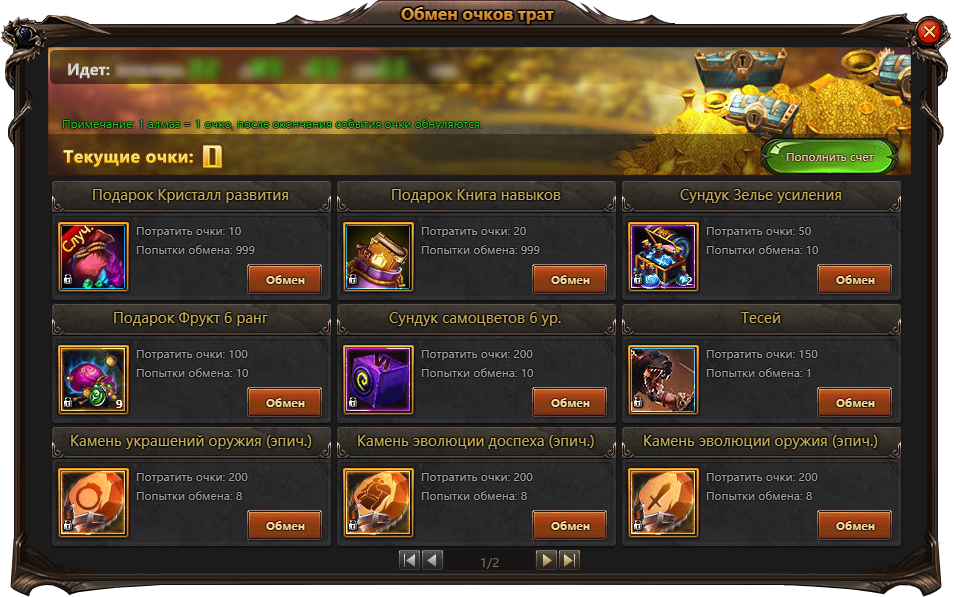Image resolution: width=954 pixels, height=597 pixels.
Task: Exchange points for Сундук самоцветов 6 ур.
Action: [570, 403]
